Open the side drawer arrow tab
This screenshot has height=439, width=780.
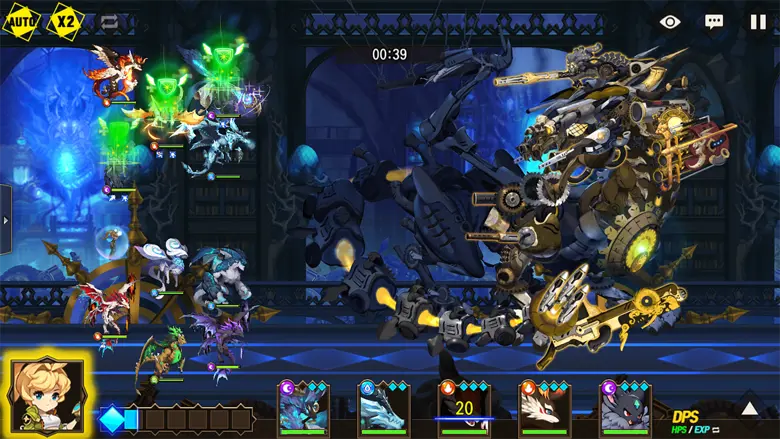(5, 219)
